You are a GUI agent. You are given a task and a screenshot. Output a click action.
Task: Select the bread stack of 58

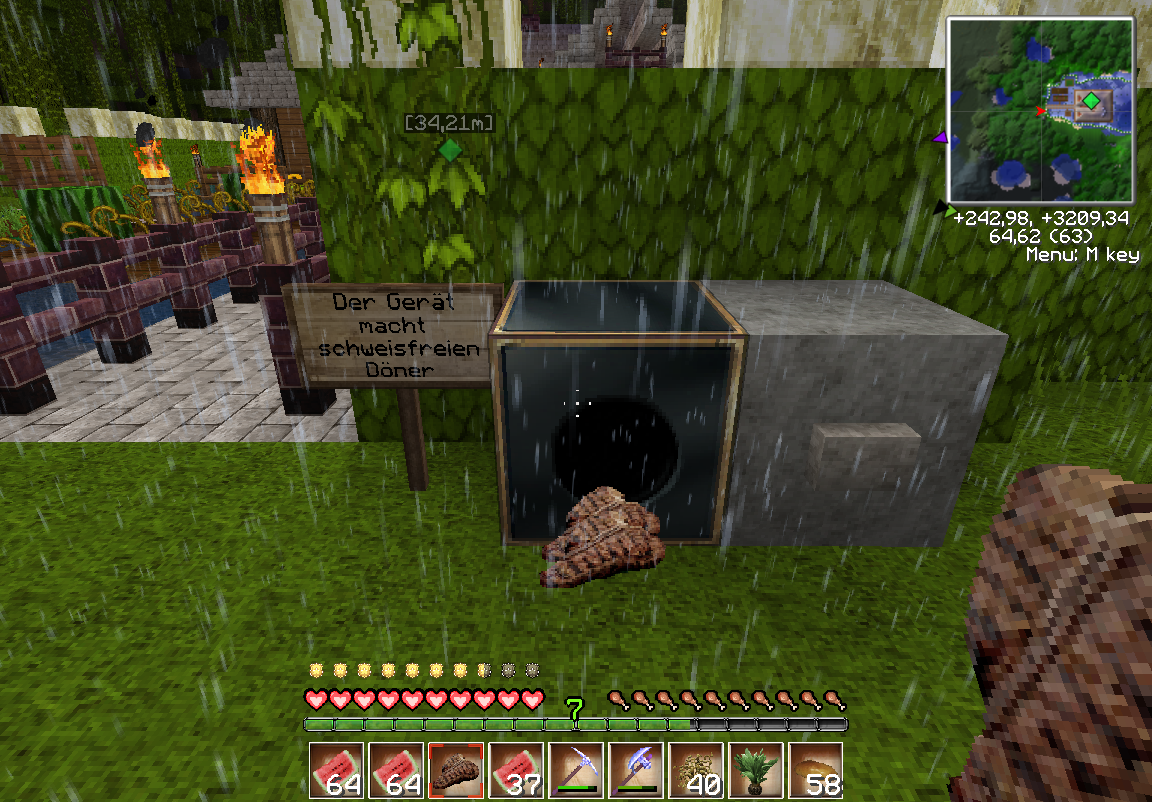[816, 770]
